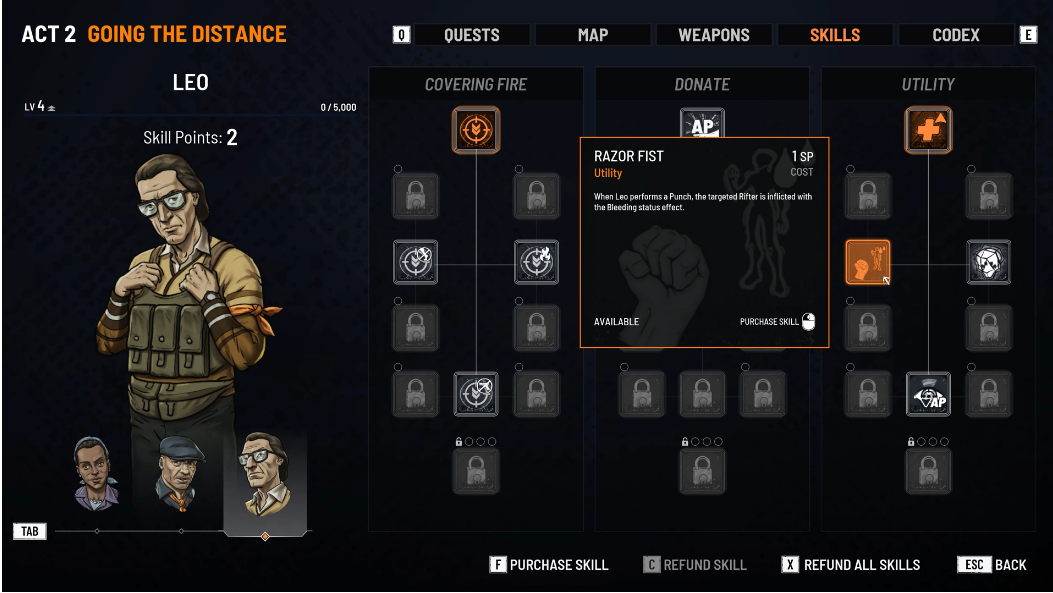Select the top Covering Fire skill node
The image size is (1053, 593).
pyautogui.click(x=476, y=131)
